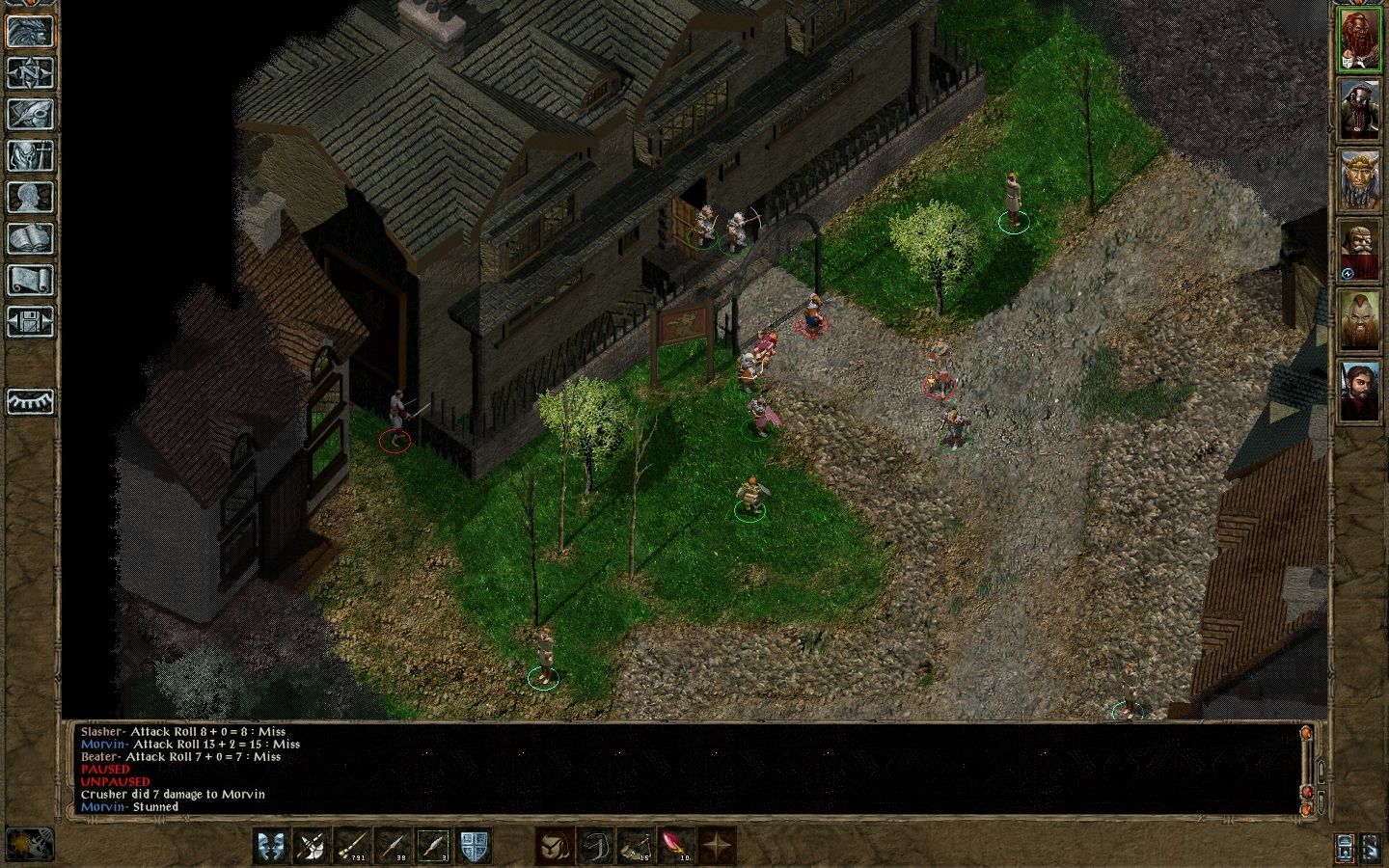Open the journal quill button
Screen dimensions: 1389x868
pyautogui.click(x=30, y=114)
